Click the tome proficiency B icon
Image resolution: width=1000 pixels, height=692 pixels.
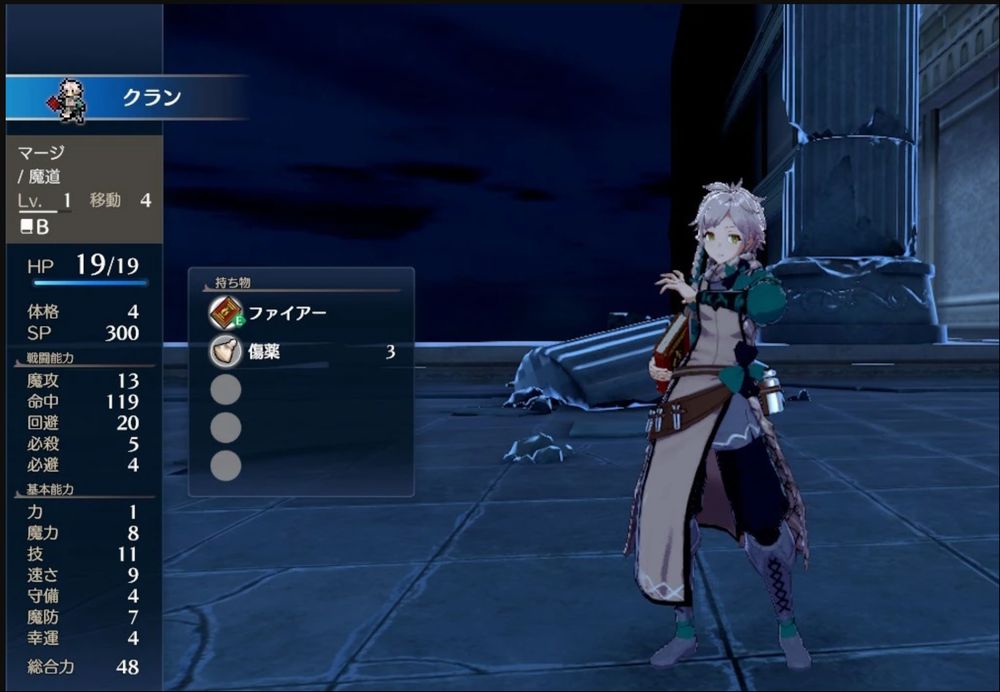(34, 227)
